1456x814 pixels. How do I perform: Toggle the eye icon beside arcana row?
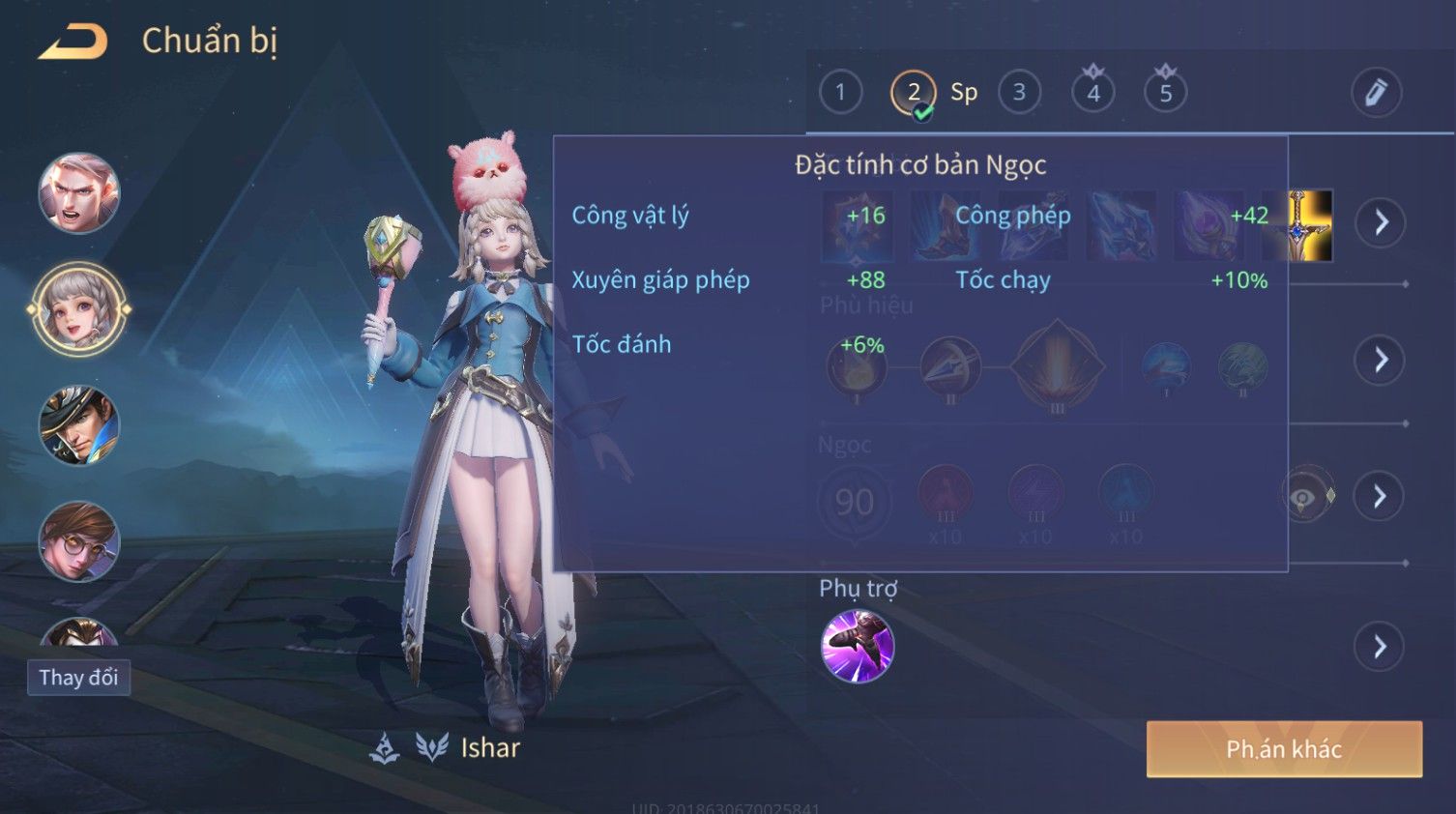tap(1303, 497)
